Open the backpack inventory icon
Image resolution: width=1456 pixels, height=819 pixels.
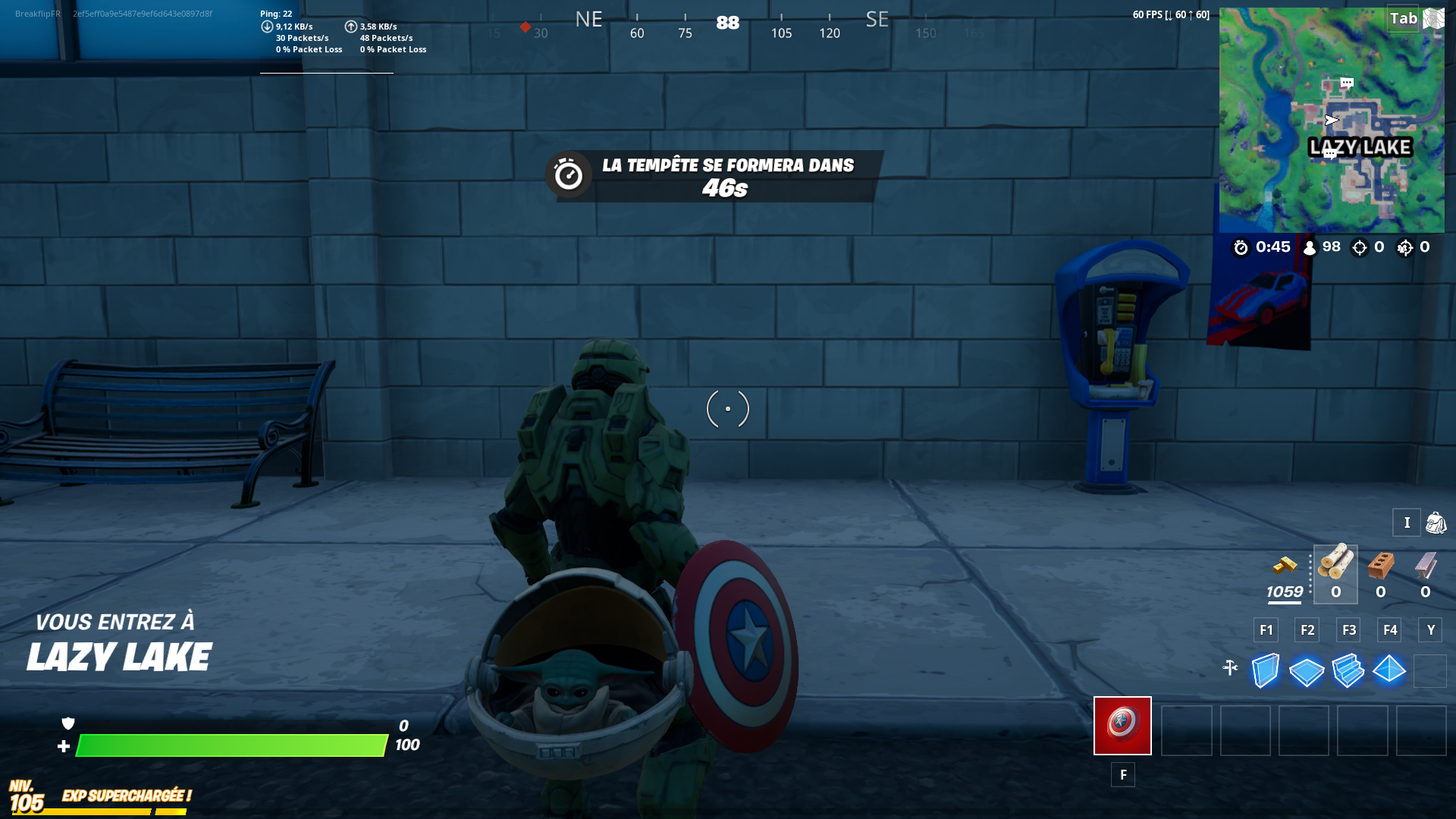click(1435, 522)
